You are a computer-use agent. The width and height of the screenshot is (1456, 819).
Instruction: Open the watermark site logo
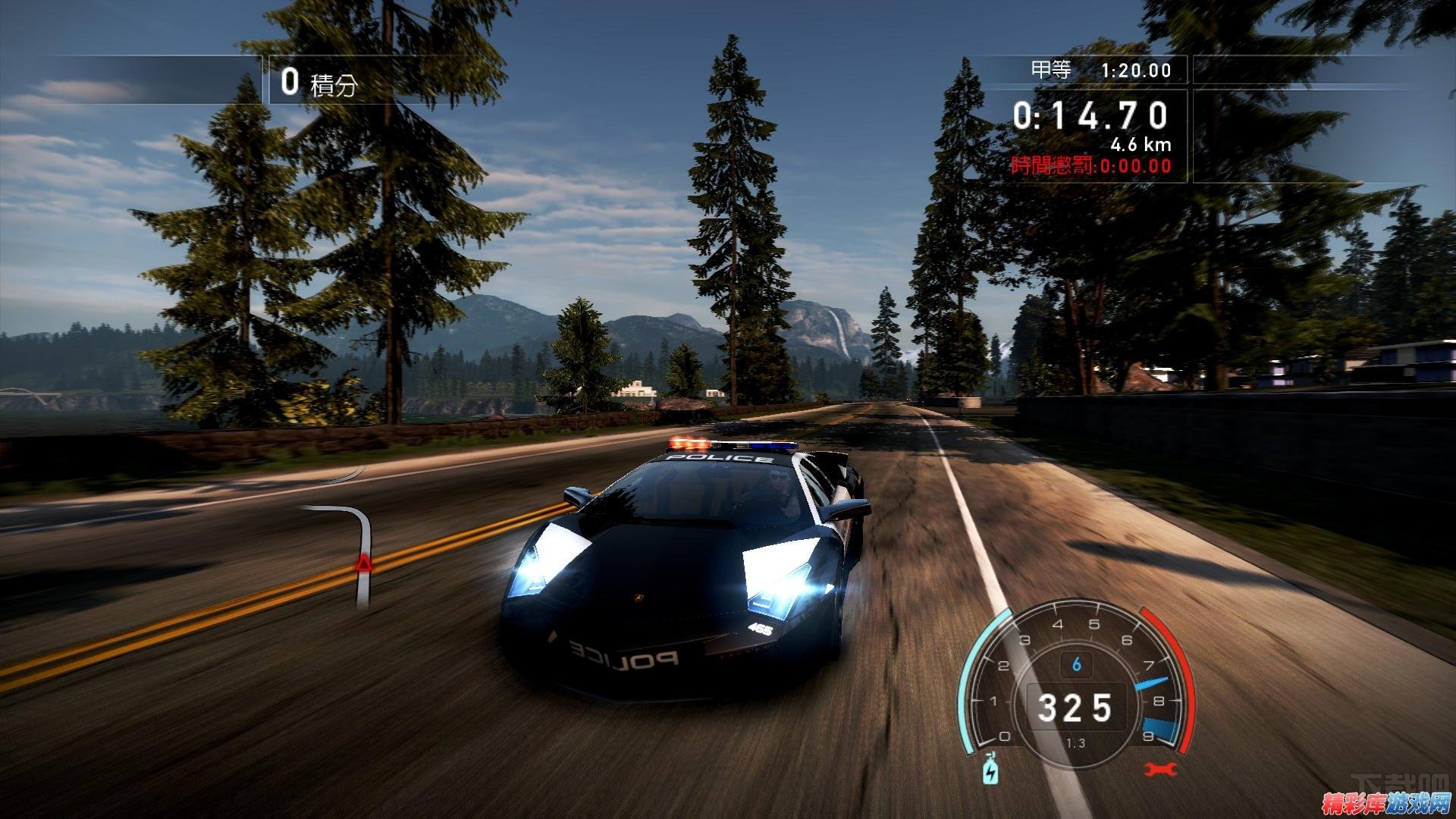click(1386, 802)
